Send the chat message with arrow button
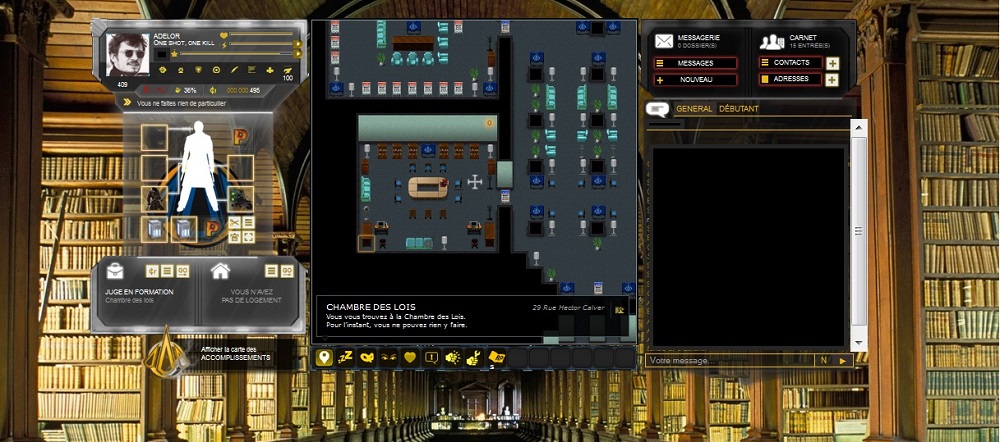 click(x=843, y=360)
